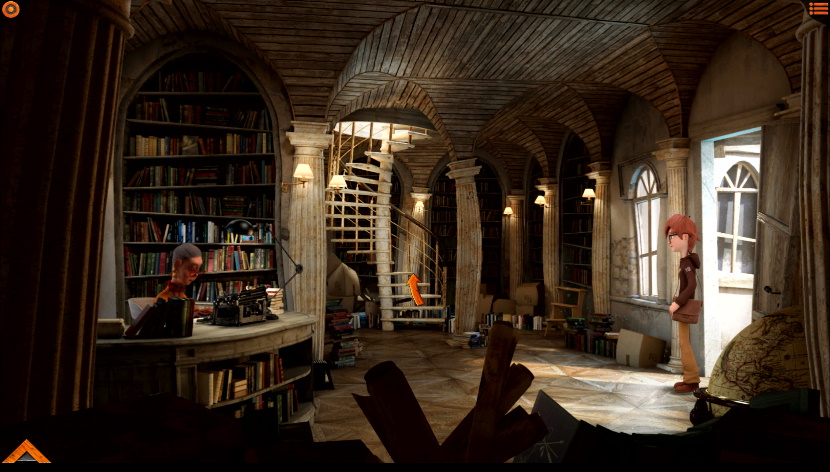Open the three-line list menu icon

(818, 9)
